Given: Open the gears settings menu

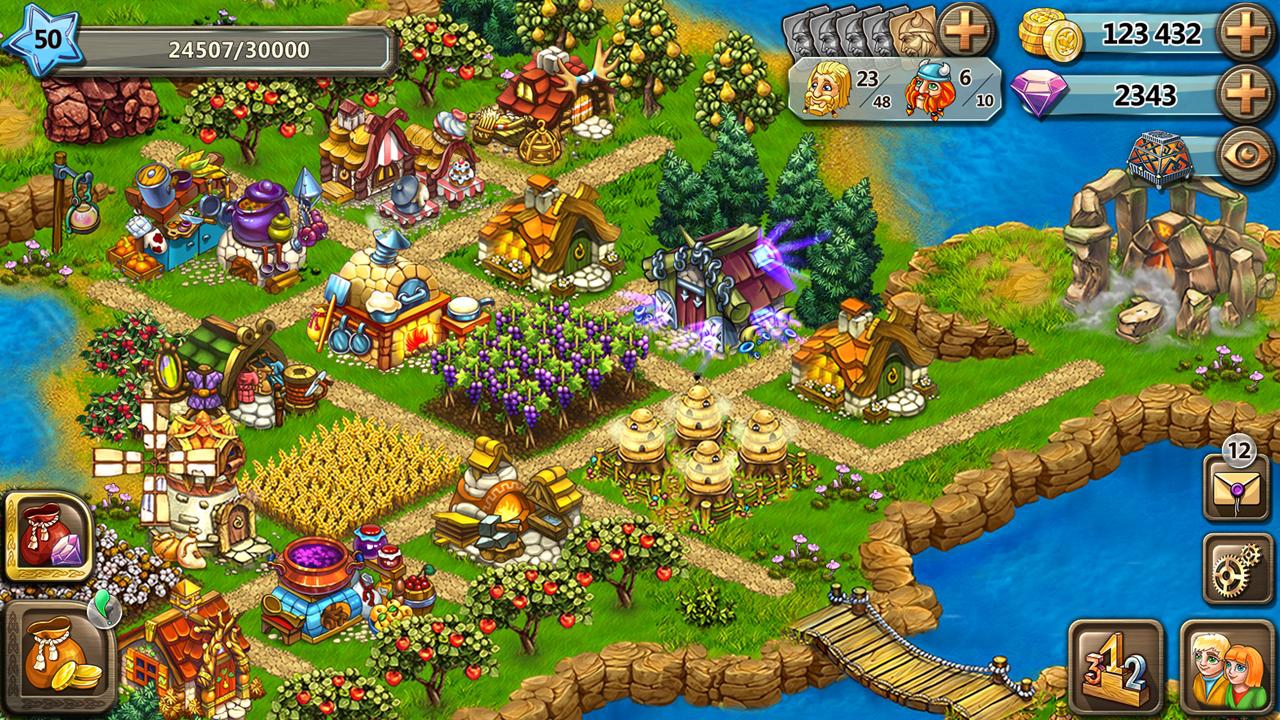Looking at the screenshot, I should 1237,568.
